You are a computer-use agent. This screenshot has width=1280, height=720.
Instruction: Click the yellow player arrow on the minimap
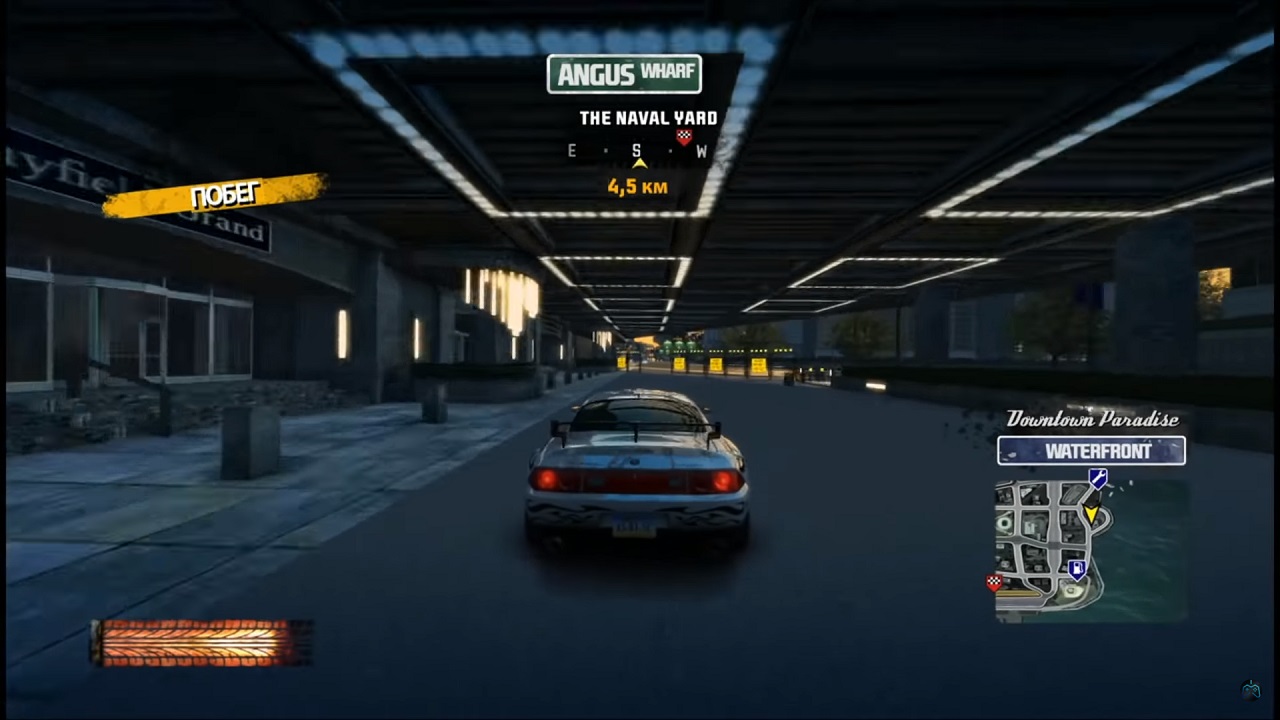(x=1092, y=513)
